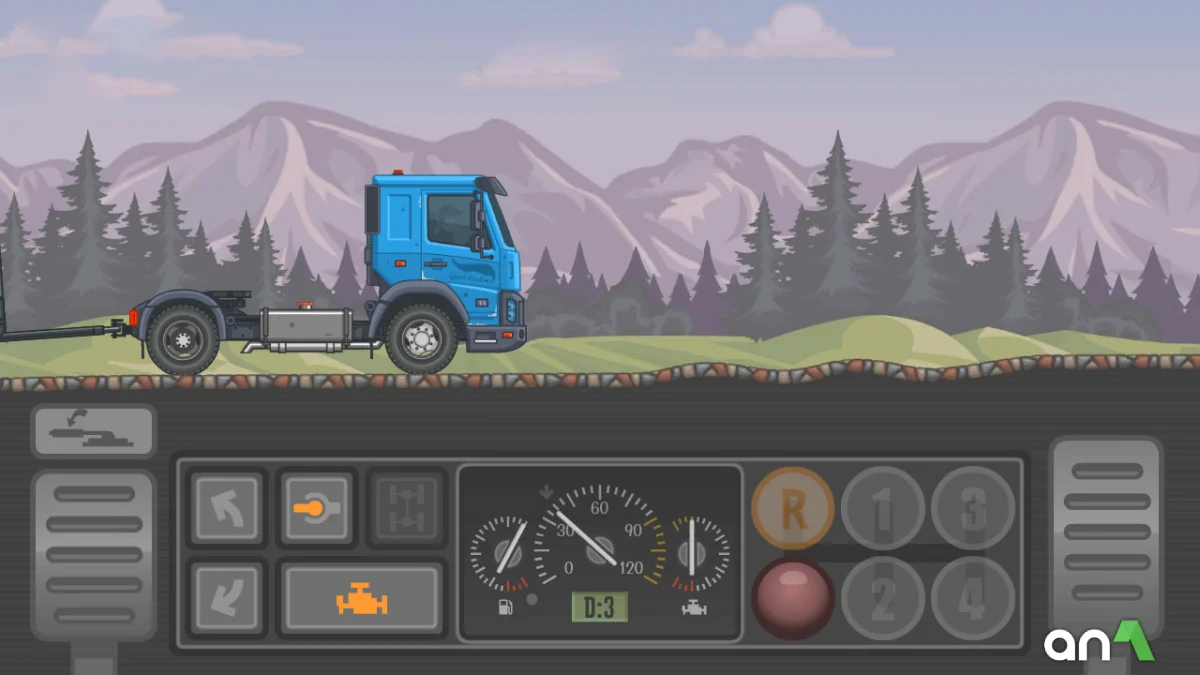
Task: Click the down-left arrow dashboard button
Action: [227, 597]
